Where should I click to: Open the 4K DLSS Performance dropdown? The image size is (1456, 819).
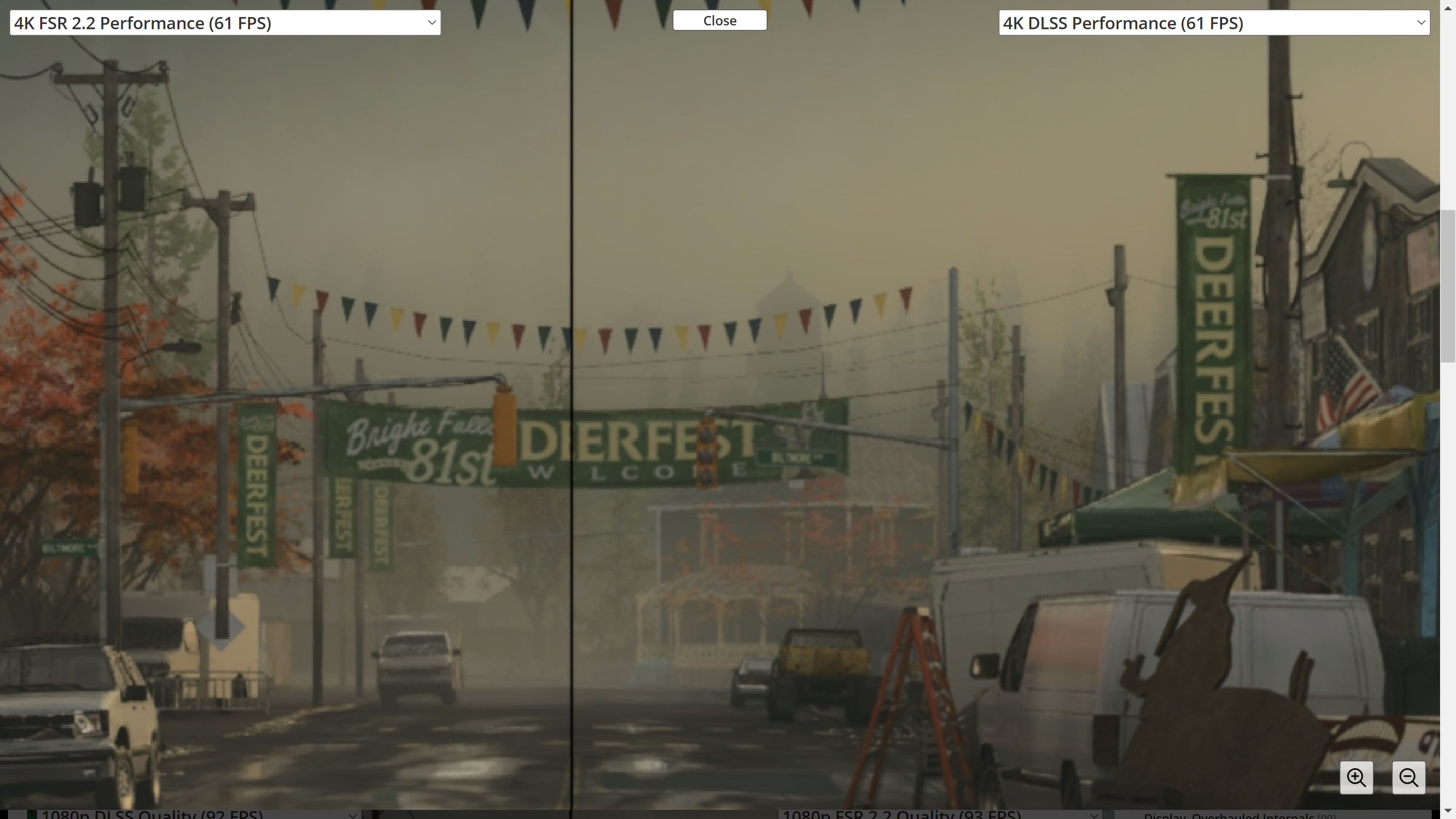click(x=1213, y=23)
